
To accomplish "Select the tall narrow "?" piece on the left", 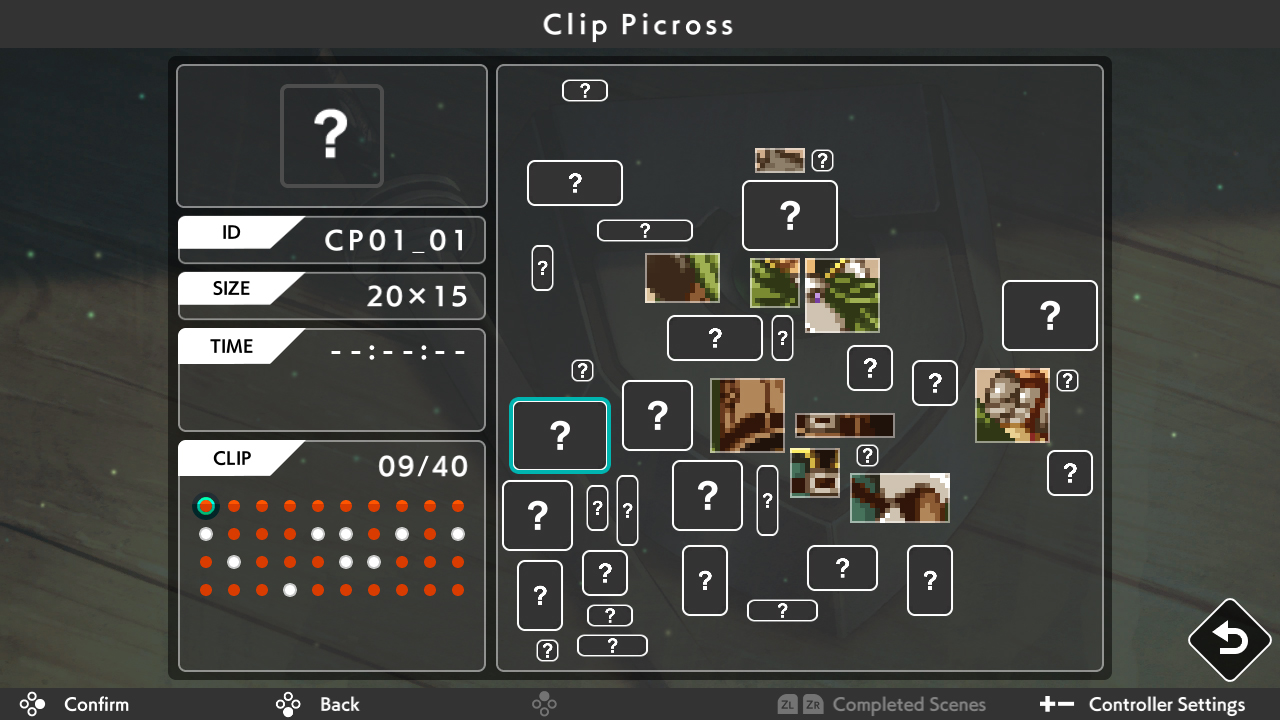I will (543, 269).
